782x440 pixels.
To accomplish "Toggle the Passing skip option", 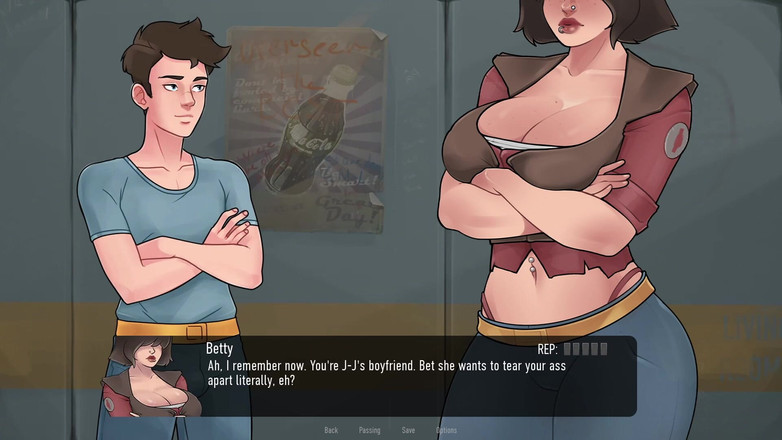I will [x=369, y=430].
